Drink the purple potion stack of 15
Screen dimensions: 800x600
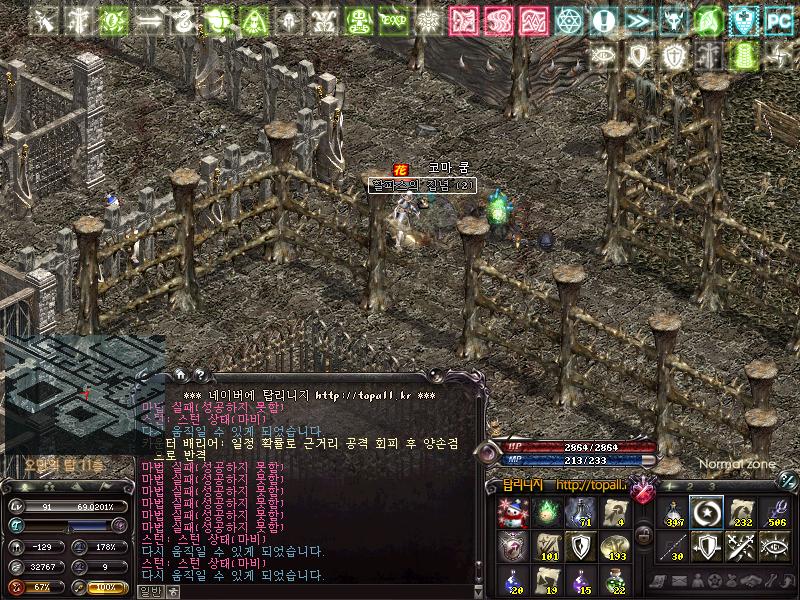(579, 580)
